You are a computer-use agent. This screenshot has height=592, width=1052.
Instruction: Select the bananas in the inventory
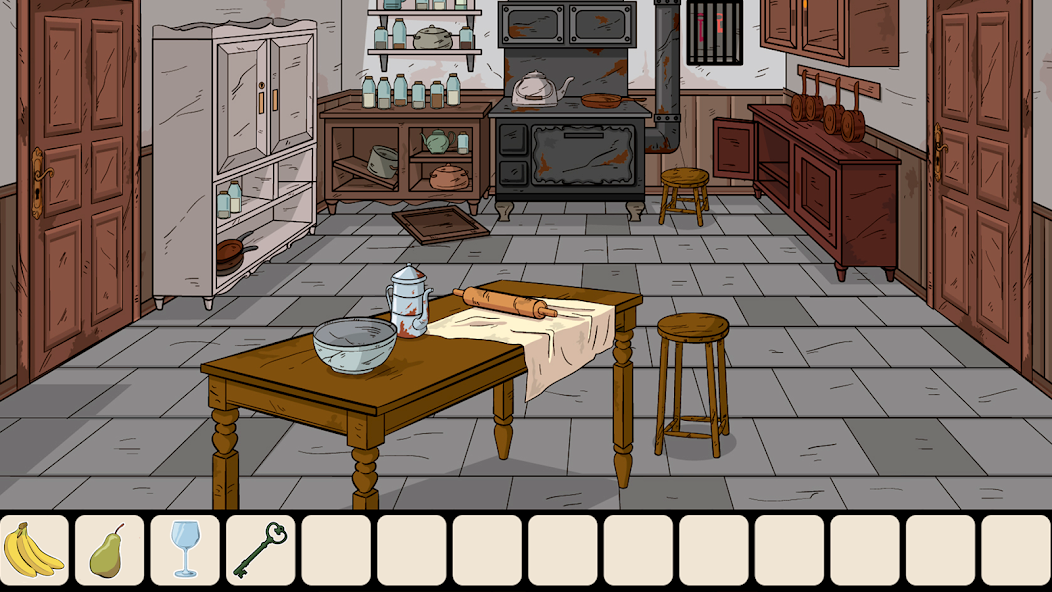pos(34,550)
